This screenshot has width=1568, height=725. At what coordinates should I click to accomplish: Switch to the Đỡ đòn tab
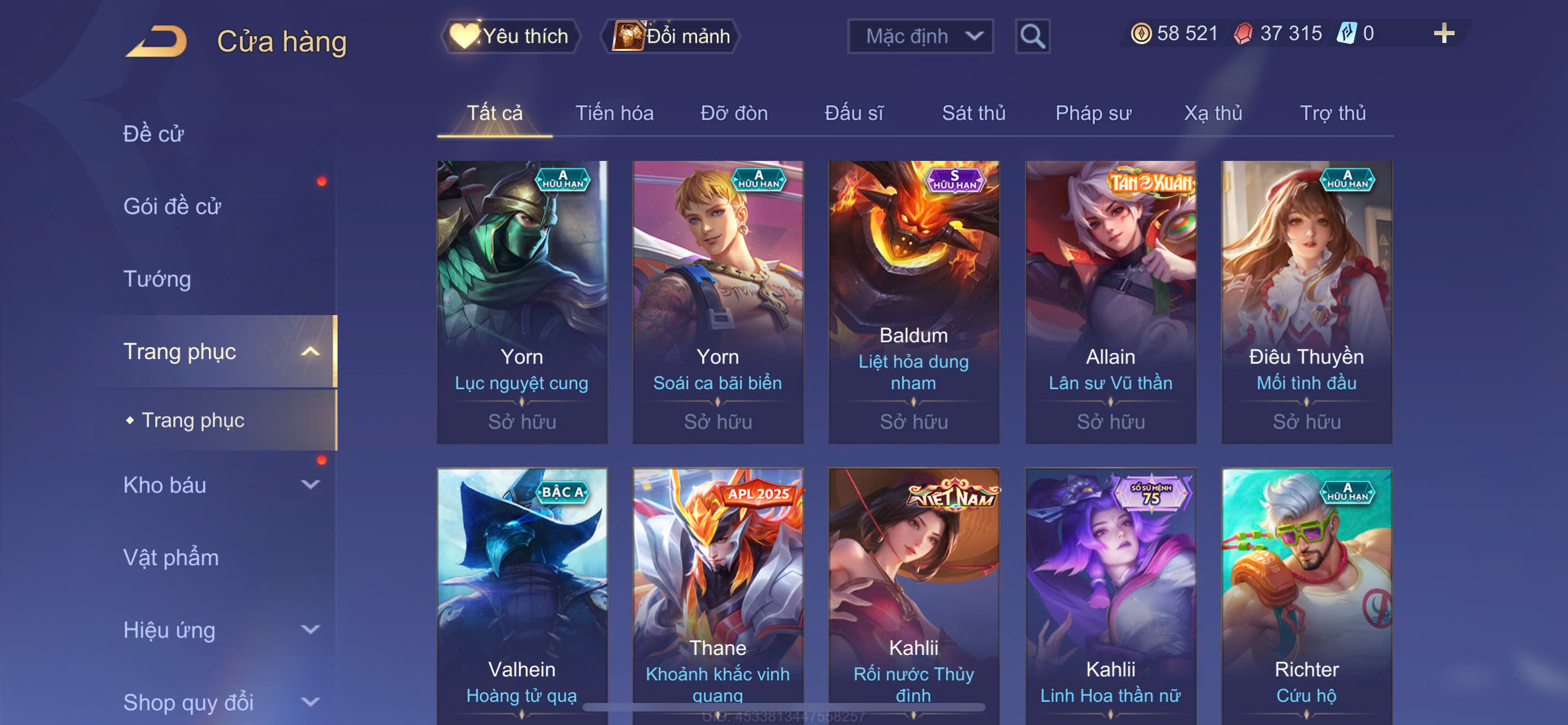733,113
